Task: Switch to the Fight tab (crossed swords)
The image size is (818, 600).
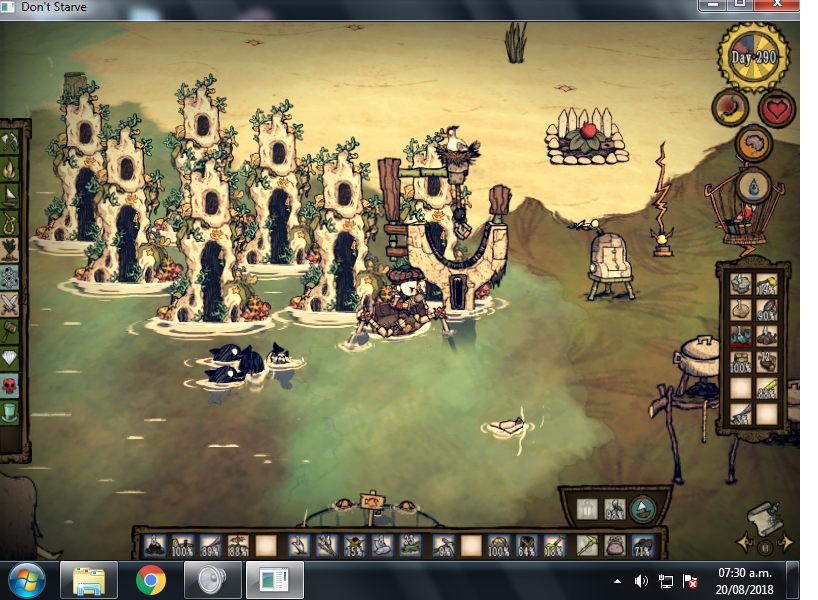Action: pyautogui.click(x=11, y=304)
